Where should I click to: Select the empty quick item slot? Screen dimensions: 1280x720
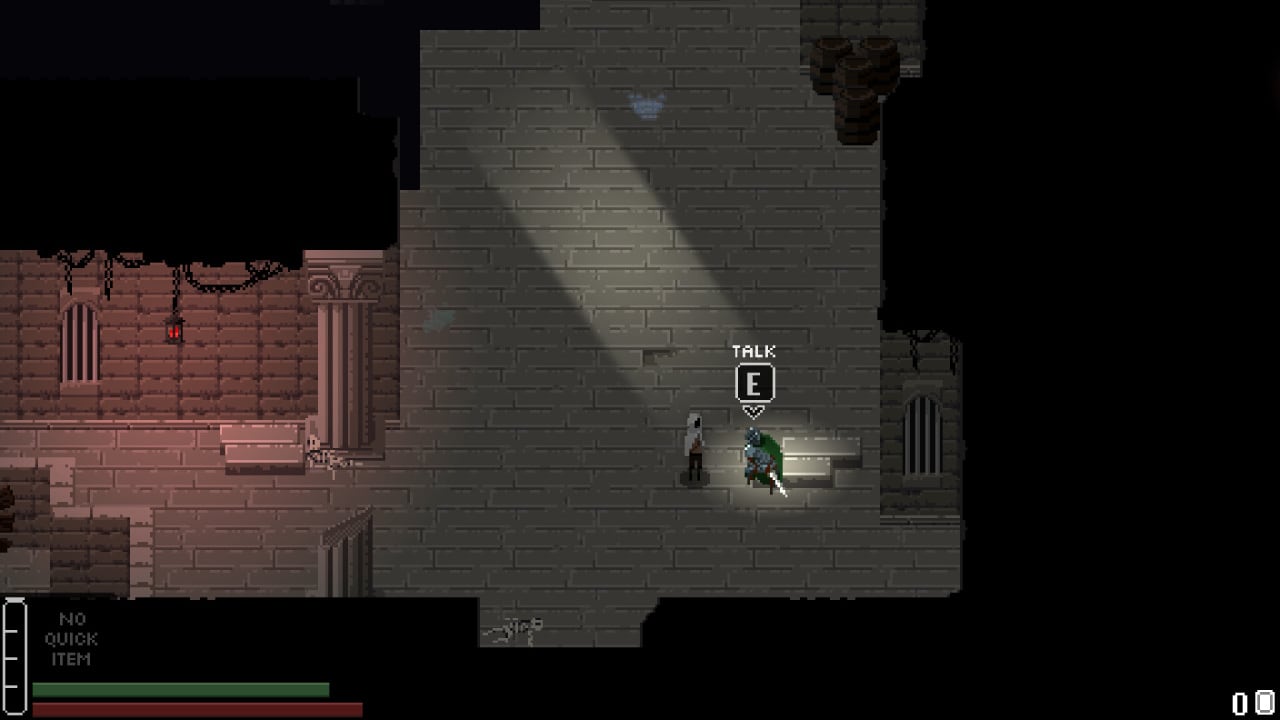coord(71,639)
